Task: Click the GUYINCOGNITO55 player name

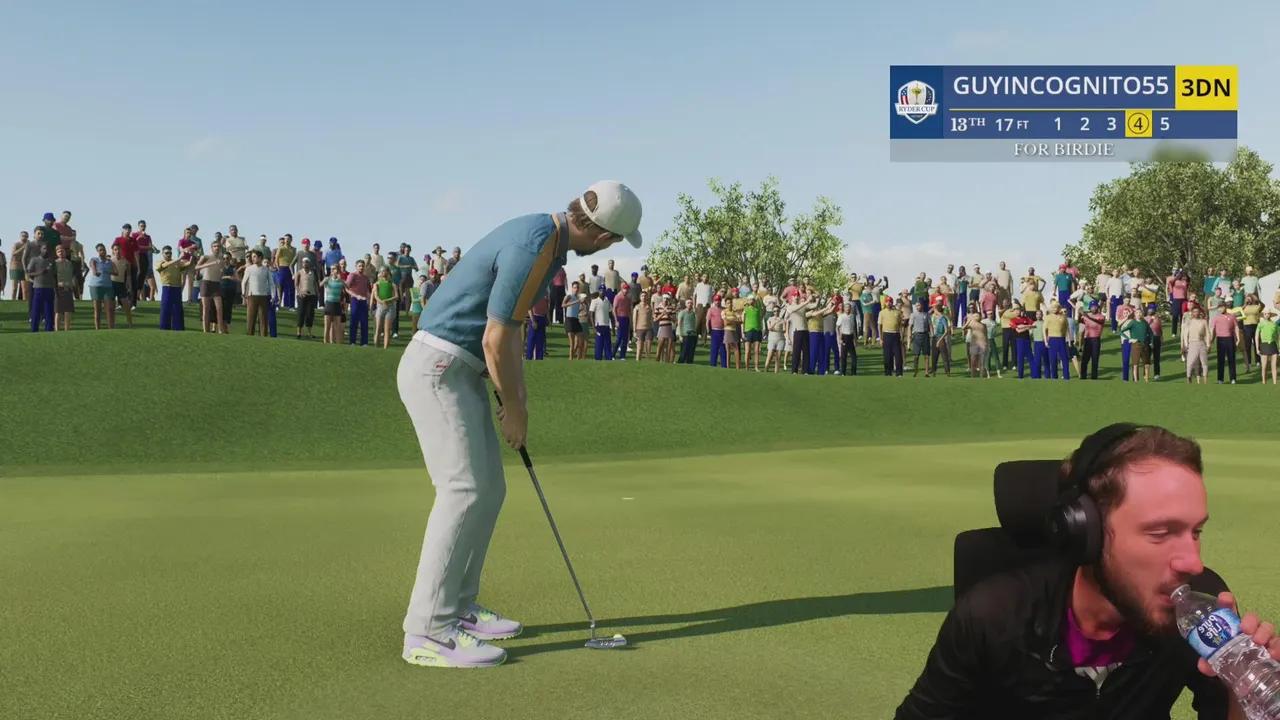Action: (1060, 86)
